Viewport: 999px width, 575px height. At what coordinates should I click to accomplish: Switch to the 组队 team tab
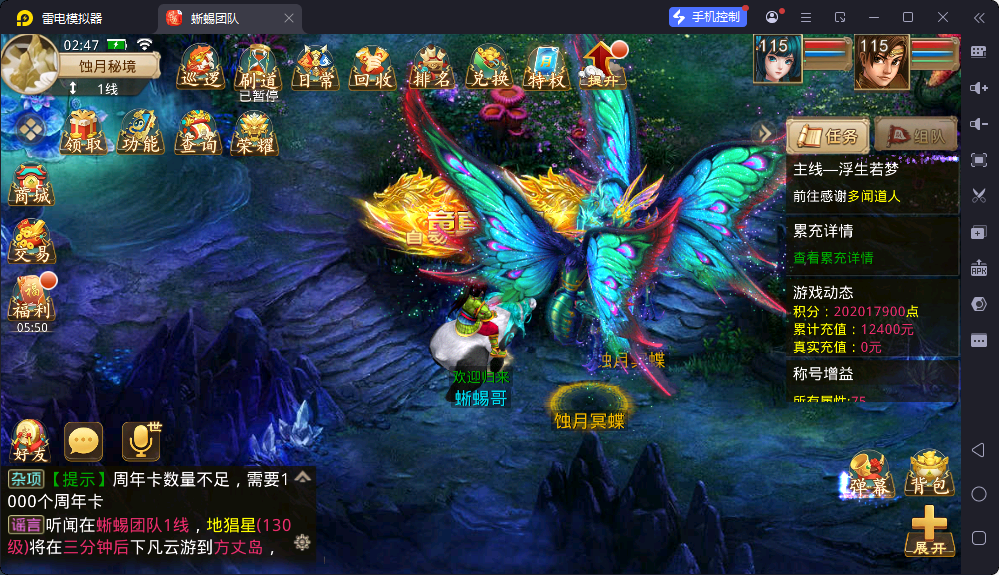[915, 136]
